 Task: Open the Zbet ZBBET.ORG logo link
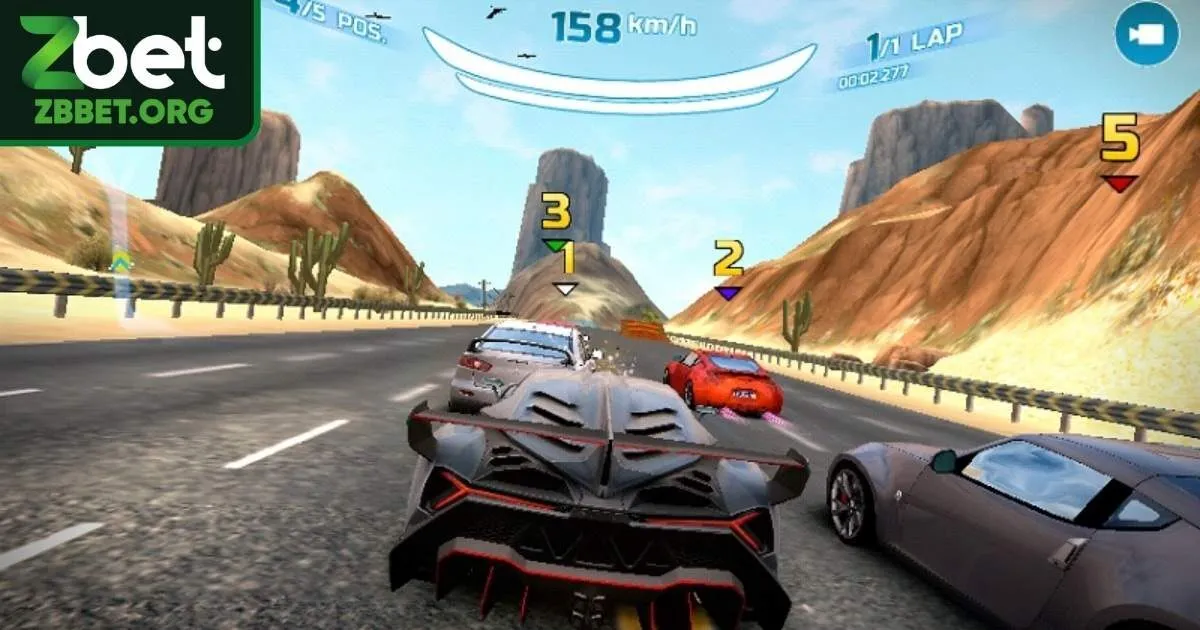128,70
